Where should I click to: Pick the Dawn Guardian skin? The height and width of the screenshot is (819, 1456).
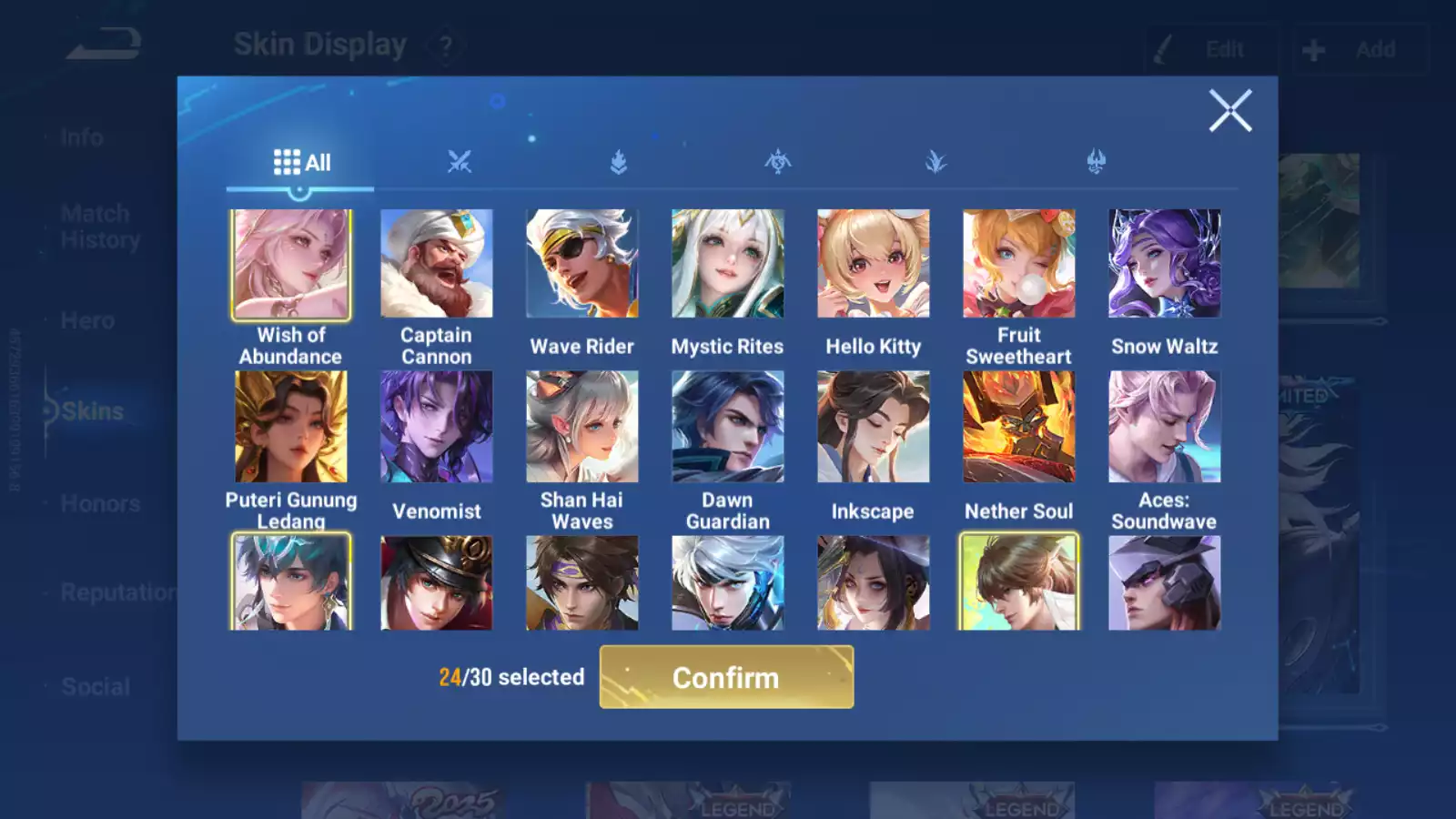click(x=728, y=427)
